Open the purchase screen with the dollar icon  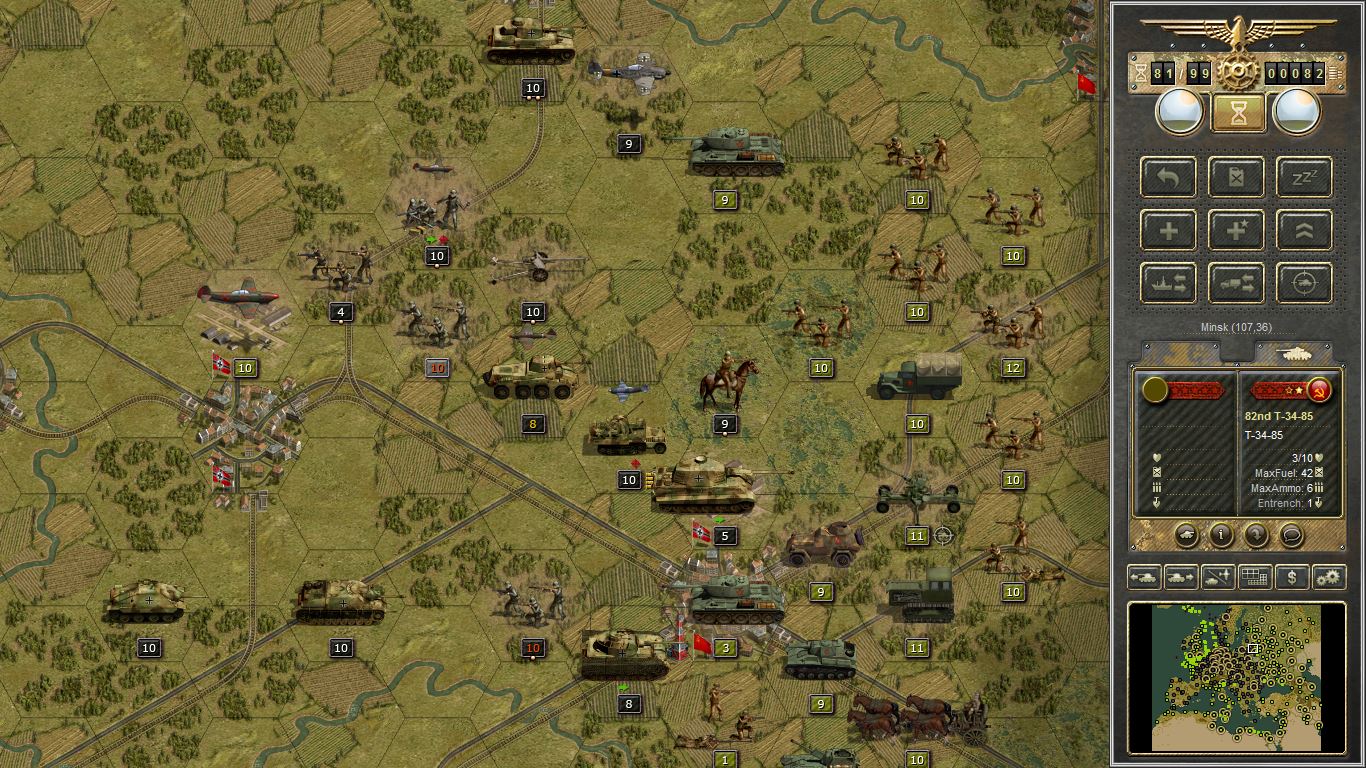[x=1292, y=577]
